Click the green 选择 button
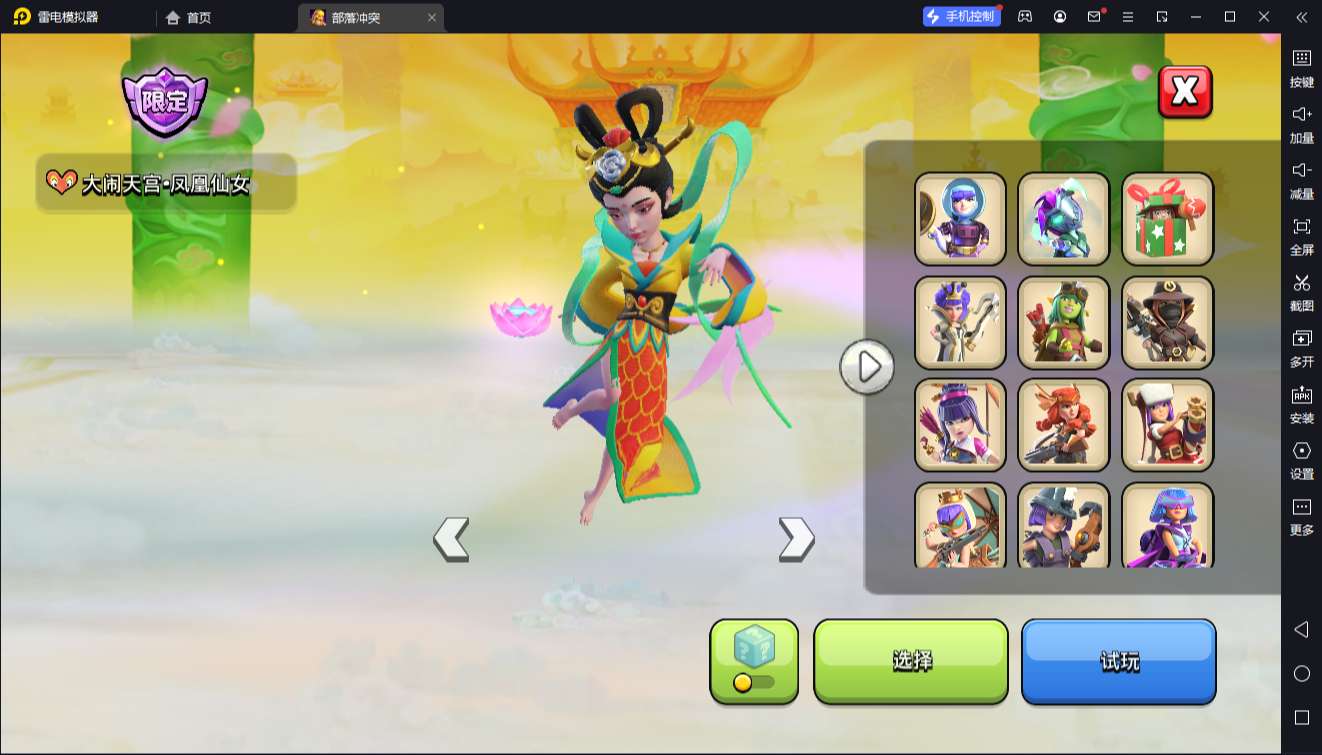 (x=911, y=661)
